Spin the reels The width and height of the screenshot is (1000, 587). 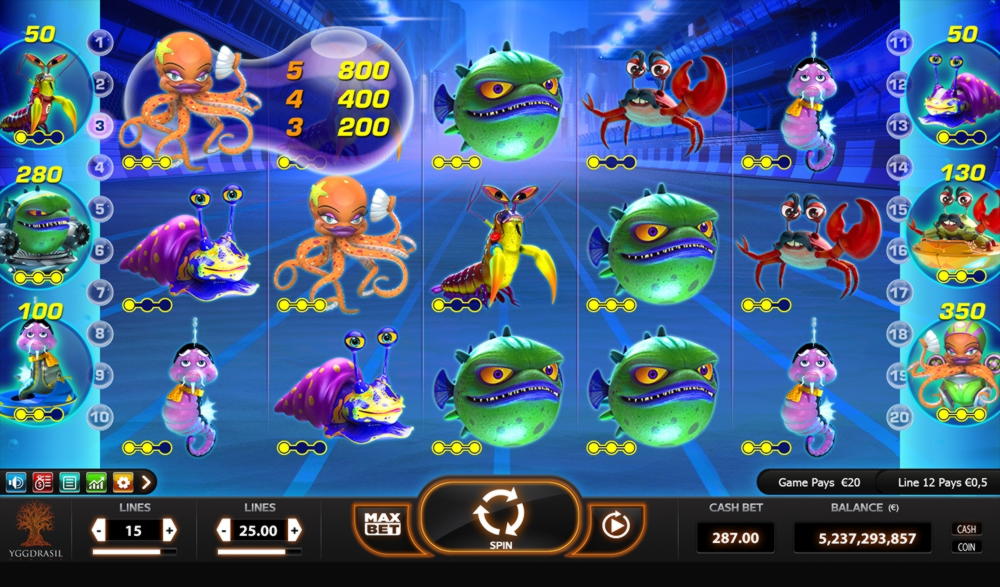point(499,518)
